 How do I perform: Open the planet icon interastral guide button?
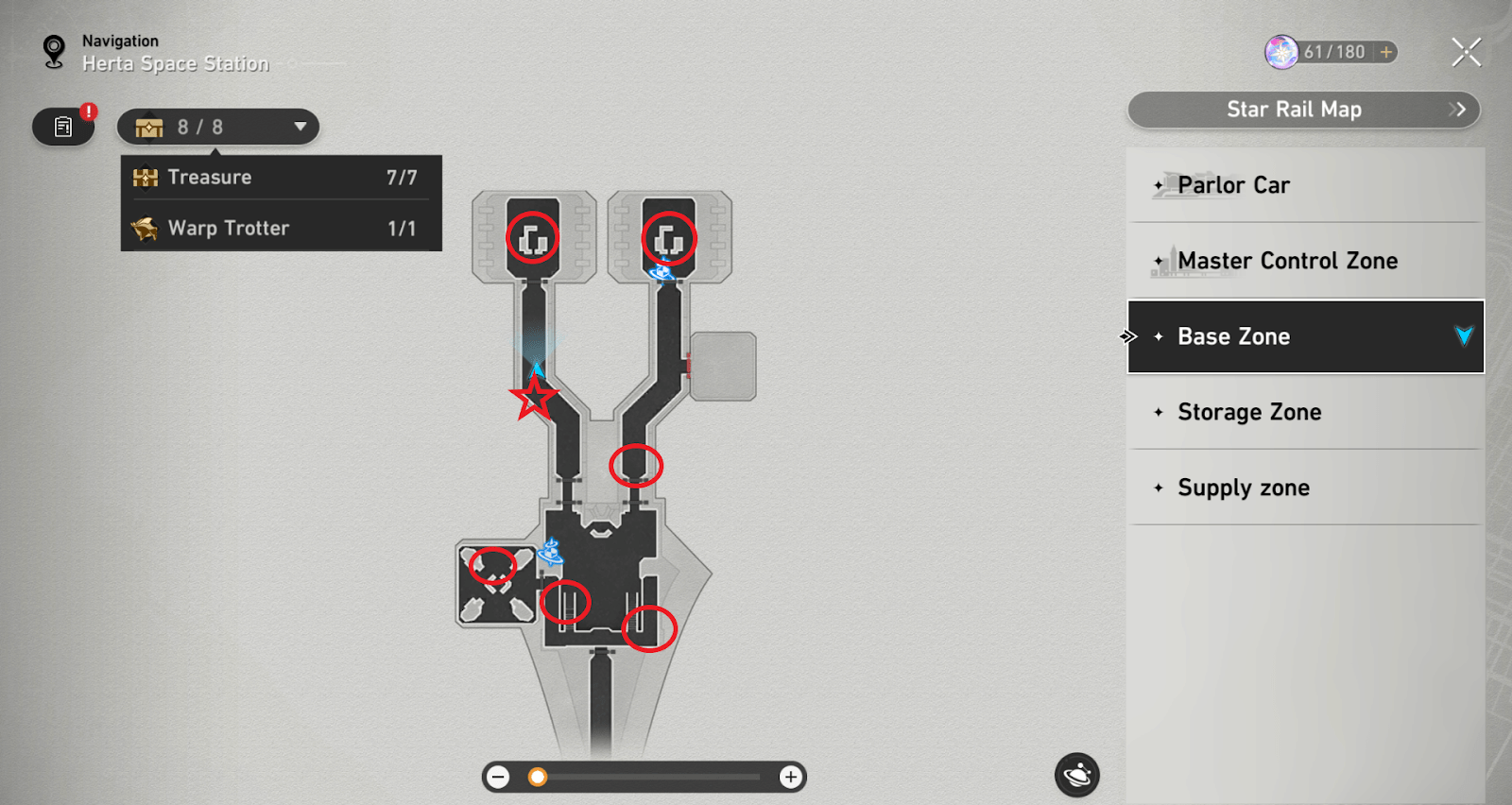(x=1076, y=776)
